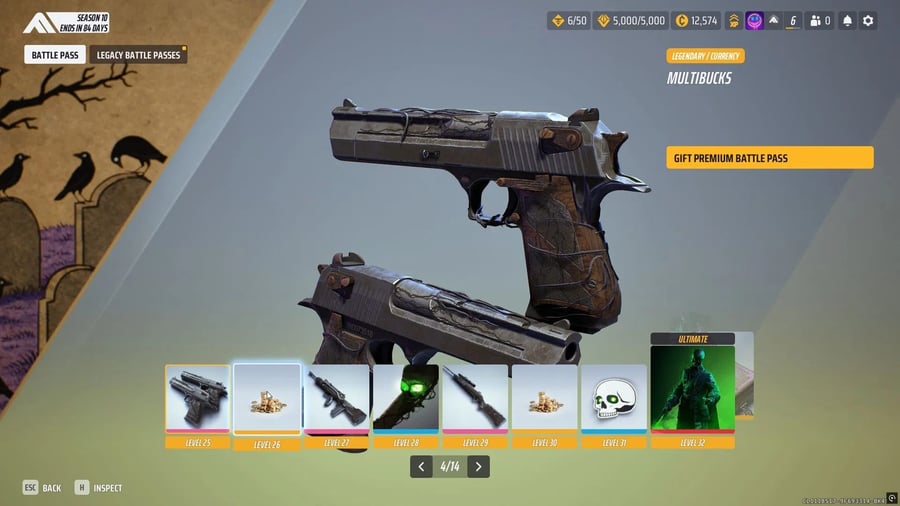Pick the Level 28 green-eyed weapon reward
The image size is (900, 506).
(405, 398)
